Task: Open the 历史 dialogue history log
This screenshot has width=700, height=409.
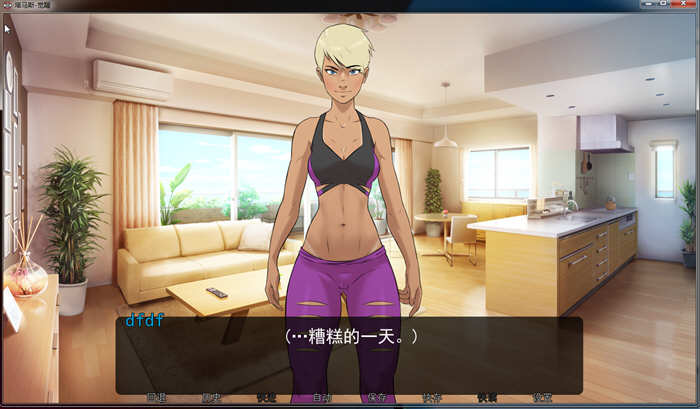Action: pyautogui.click(x=211, y=398)
